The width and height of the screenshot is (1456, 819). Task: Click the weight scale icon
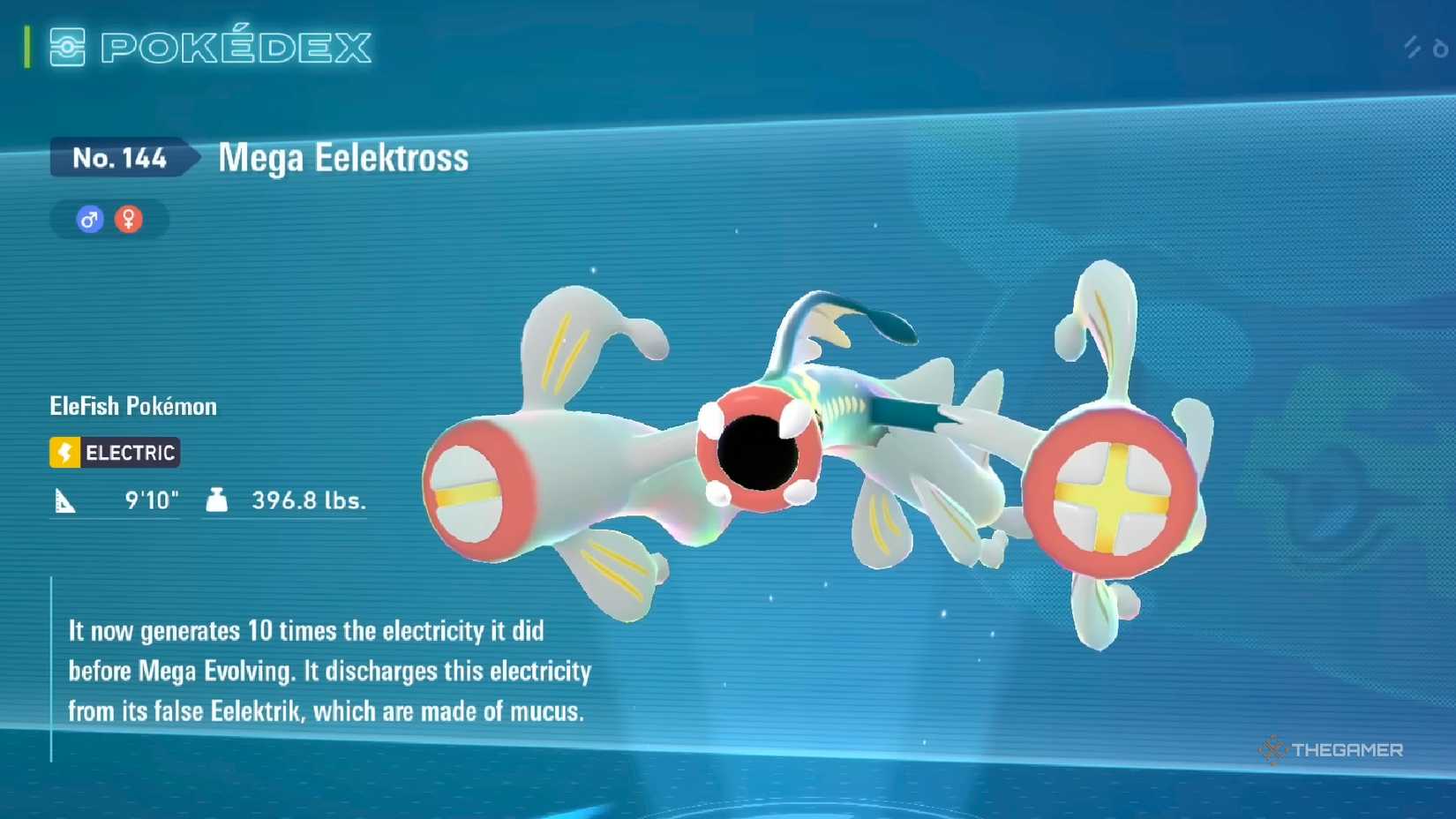[215, 500]
